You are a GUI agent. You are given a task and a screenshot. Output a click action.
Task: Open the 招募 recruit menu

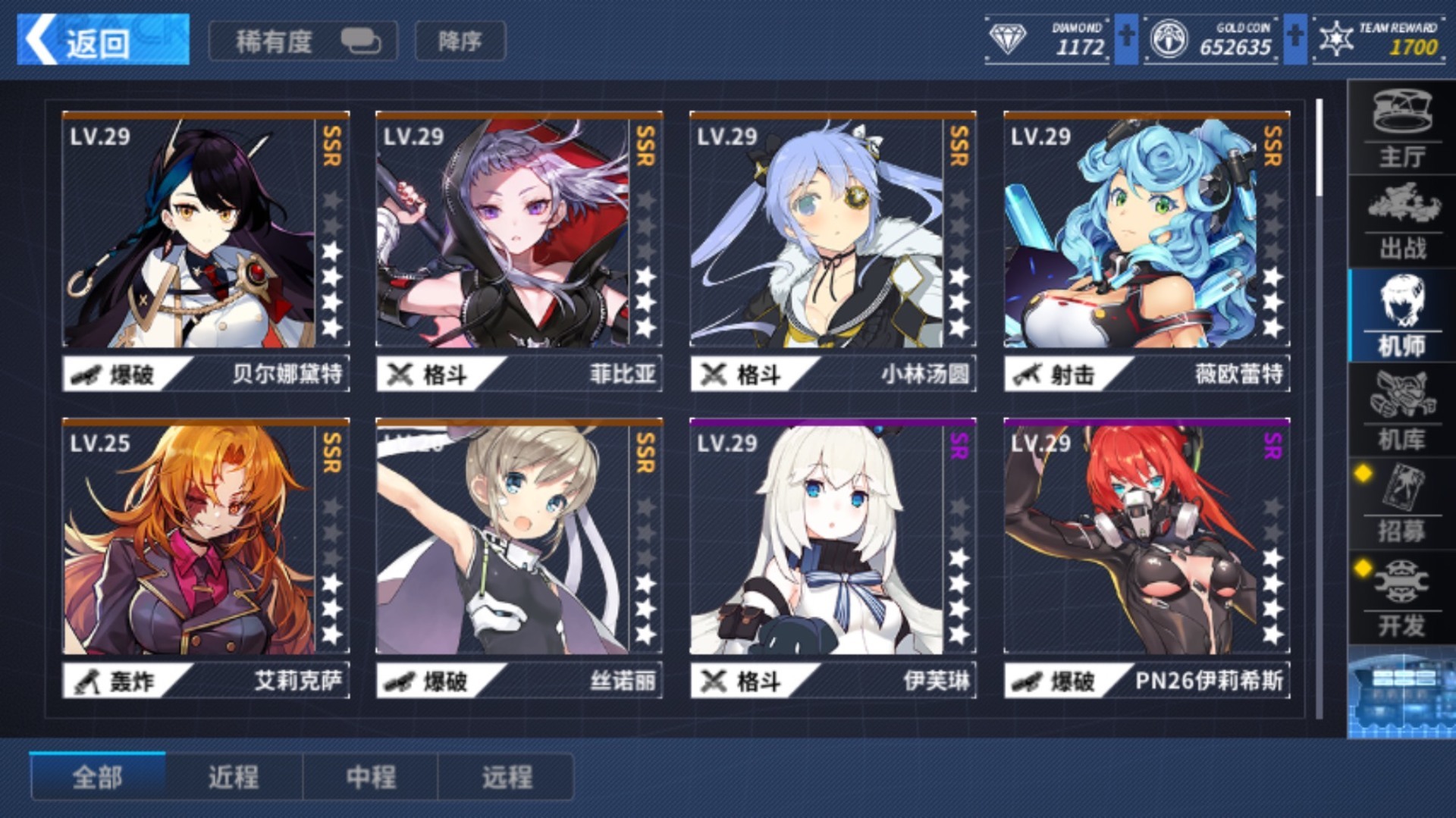pyautogui.click(x=1401, y=504)
